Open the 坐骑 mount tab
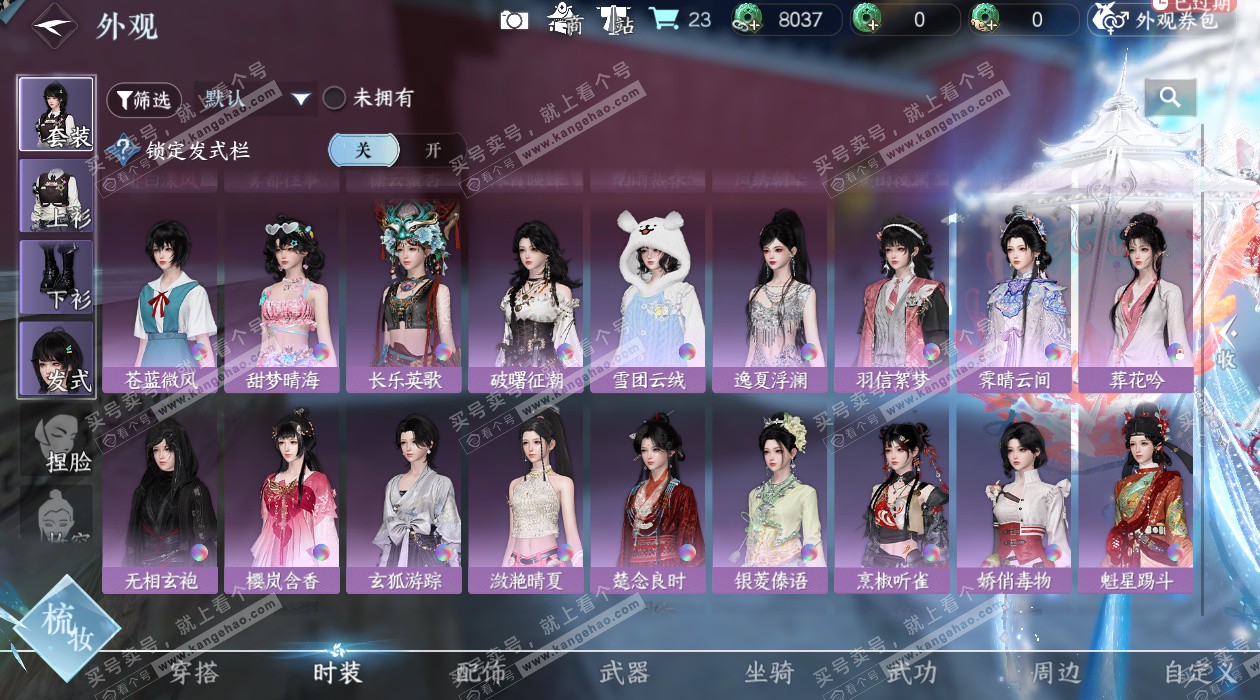Image resolution: width=1260 pixels, height=700 pixels. (769, 673)
